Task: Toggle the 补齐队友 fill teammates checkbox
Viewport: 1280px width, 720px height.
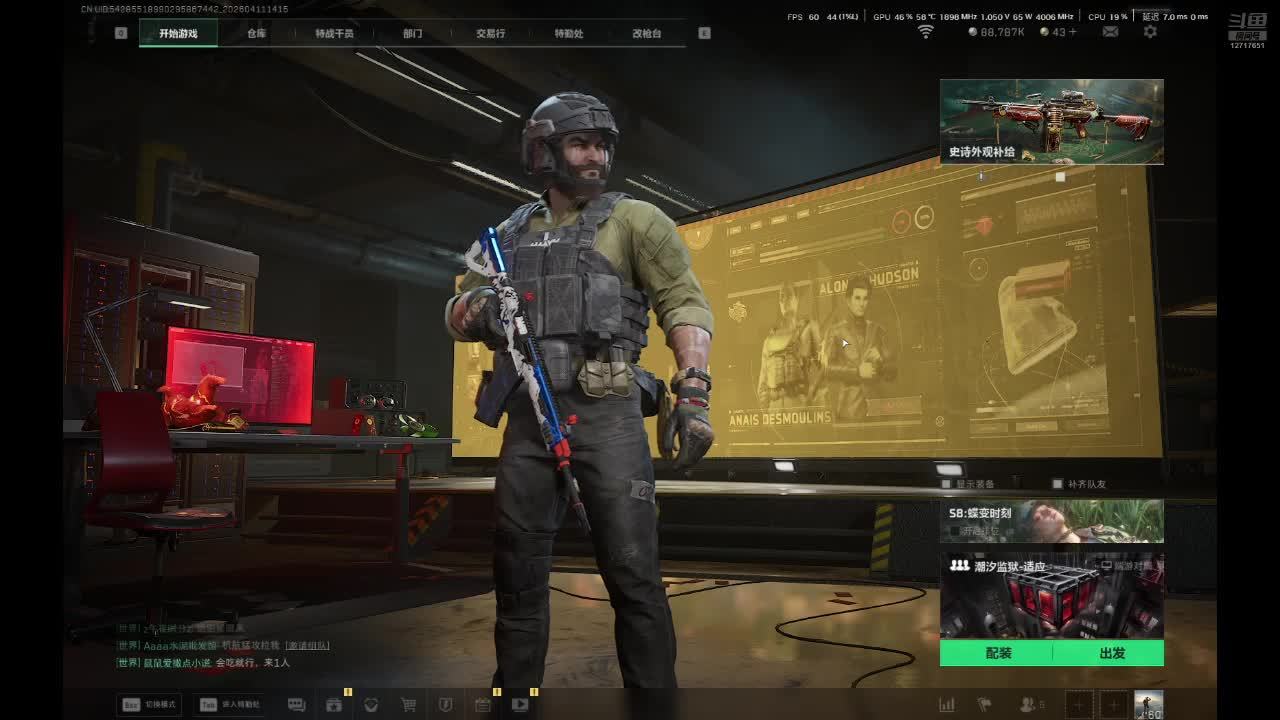Action: pos(1058,484)
